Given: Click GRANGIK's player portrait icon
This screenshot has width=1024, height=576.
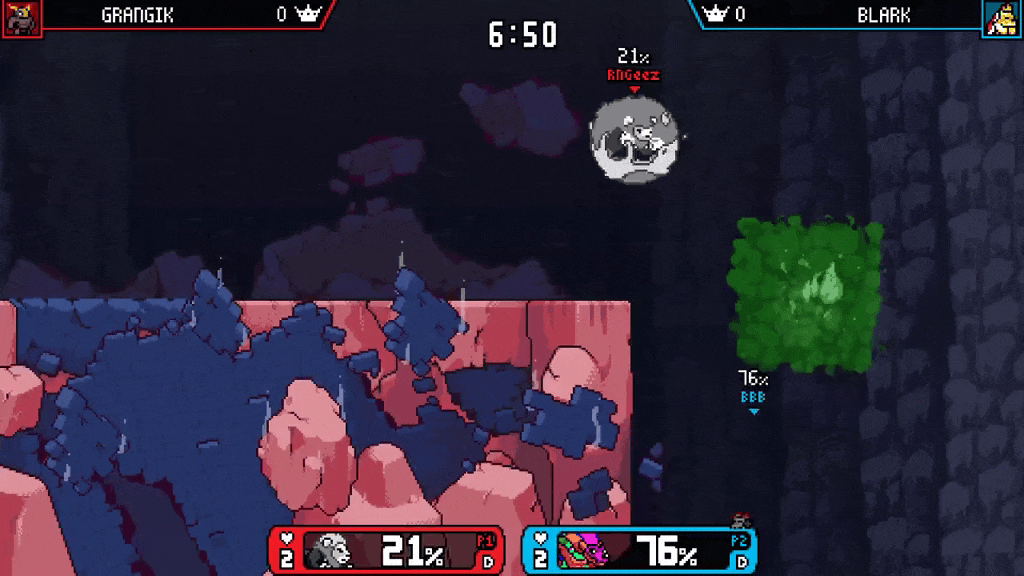Looking at the screenshot, I should [x=21, y=18].
